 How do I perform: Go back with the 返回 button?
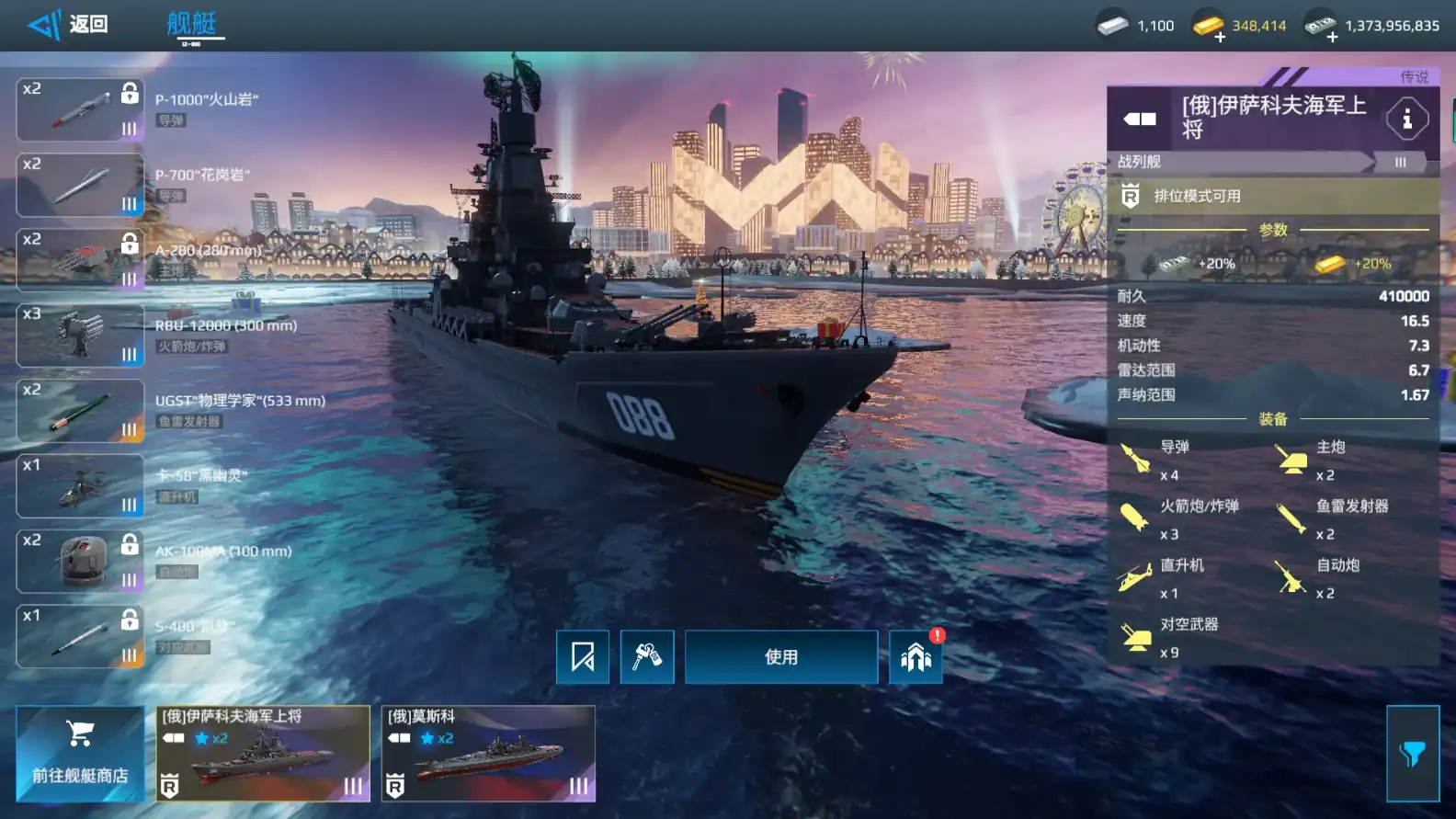(69, 25)
